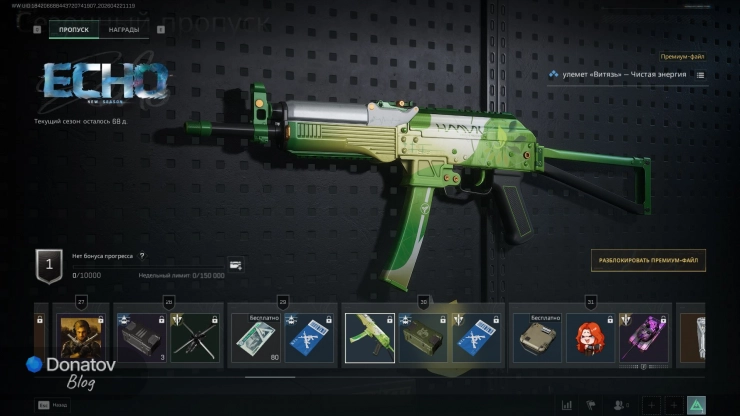Screen dimensions: 740x416
Task: Open the bar chart statistics icon
Action: [x=567, y=405]
